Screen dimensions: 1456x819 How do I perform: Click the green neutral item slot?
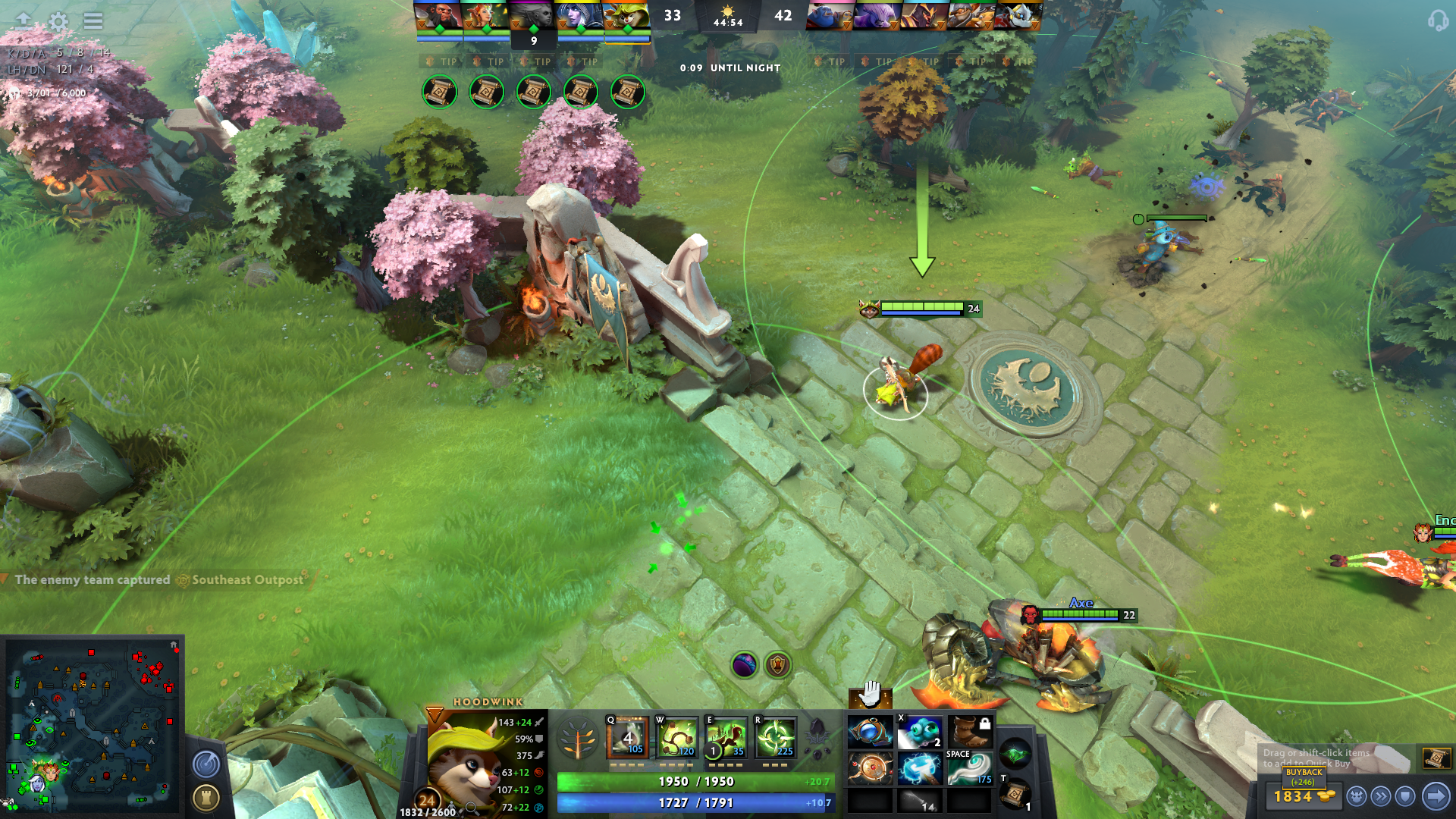[x=1015, y=755]
